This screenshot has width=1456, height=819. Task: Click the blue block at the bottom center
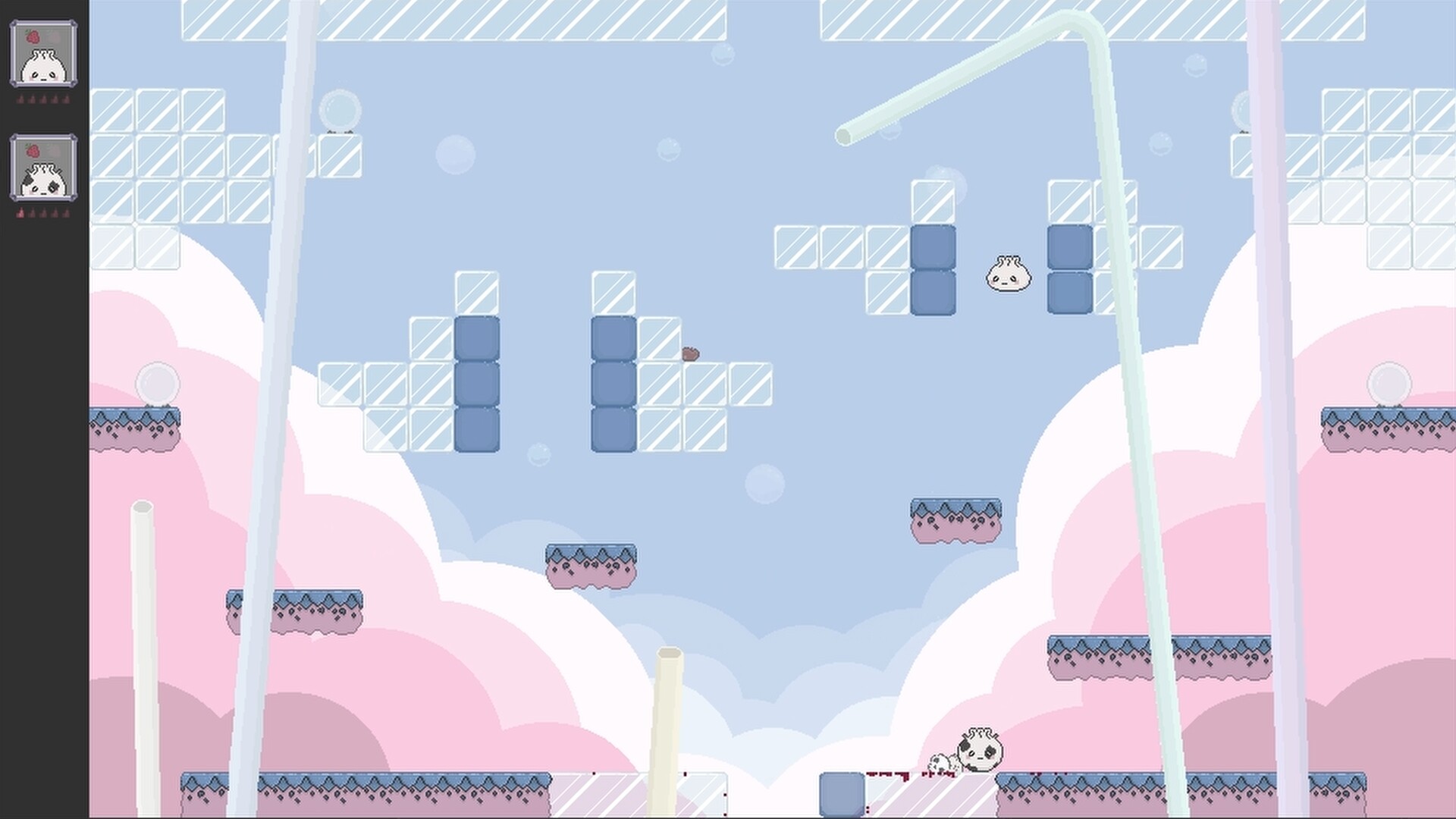click(840, 792)
